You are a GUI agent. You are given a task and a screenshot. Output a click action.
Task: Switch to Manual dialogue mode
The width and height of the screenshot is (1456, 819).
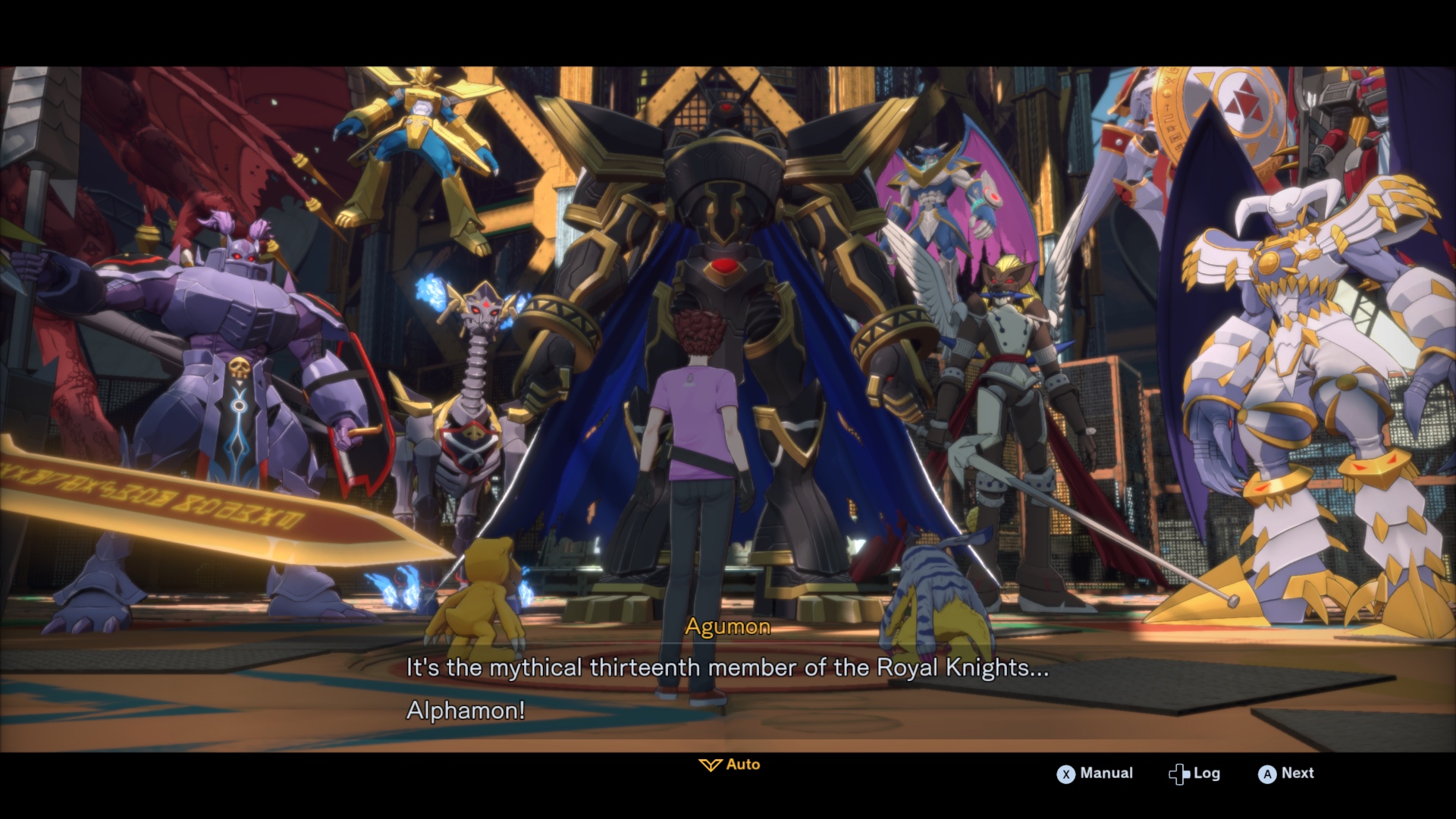click(x=1095, y=773)
